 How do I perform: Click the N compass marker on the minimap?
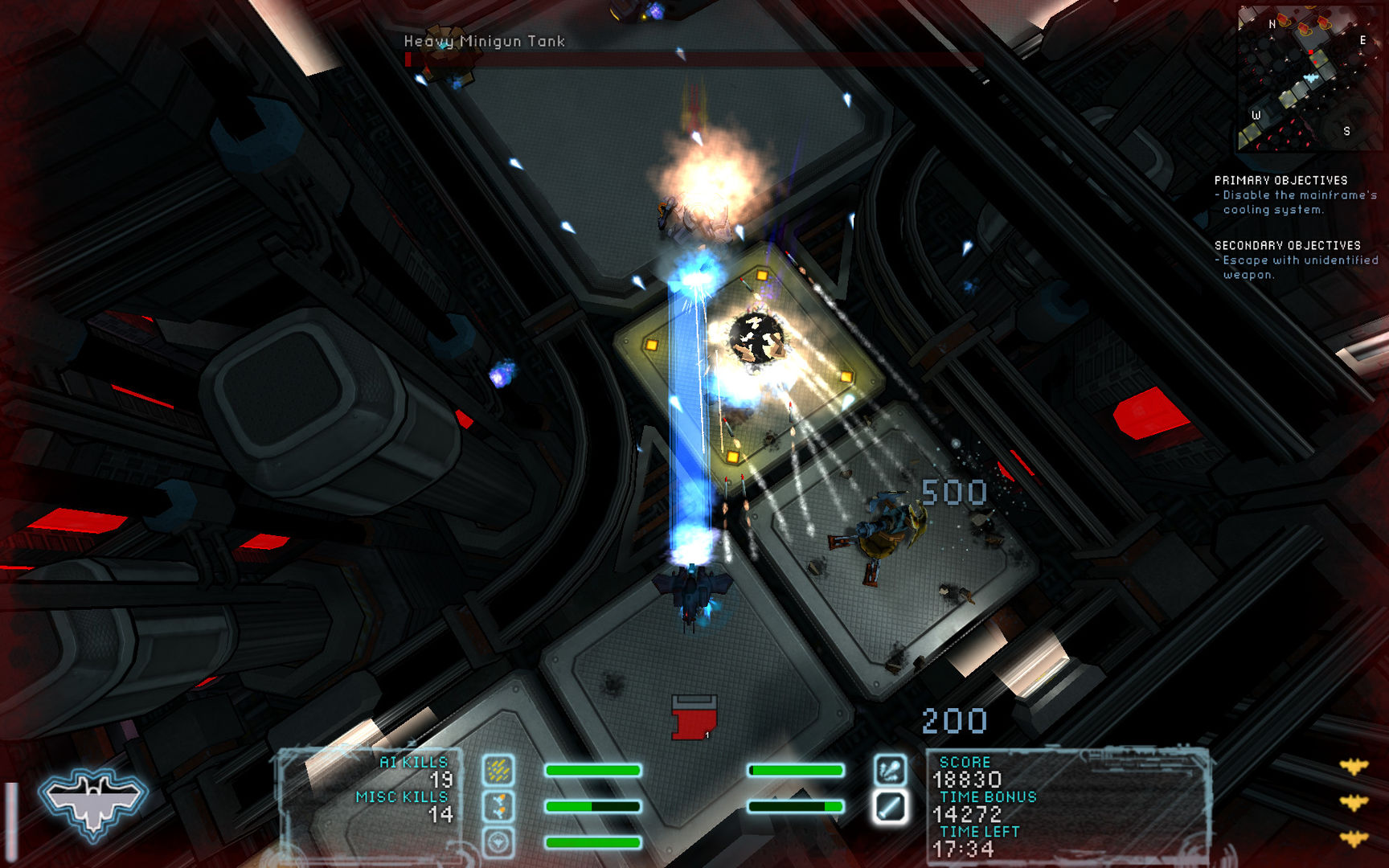[x=1272, y=24]
